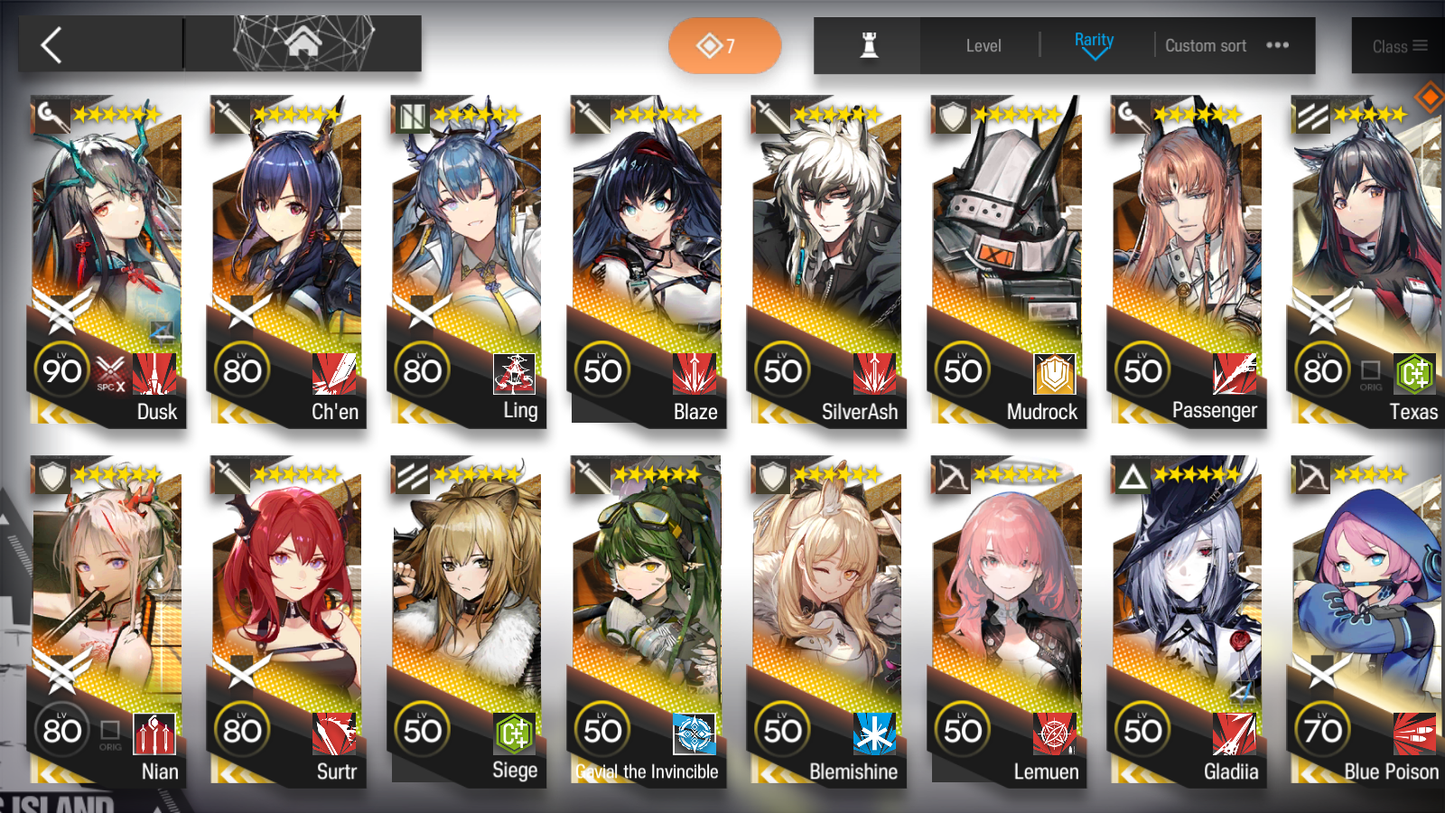This screenshot has width=1445, height=813.
Task: Pick the Siege operator card
Action: 467,620
